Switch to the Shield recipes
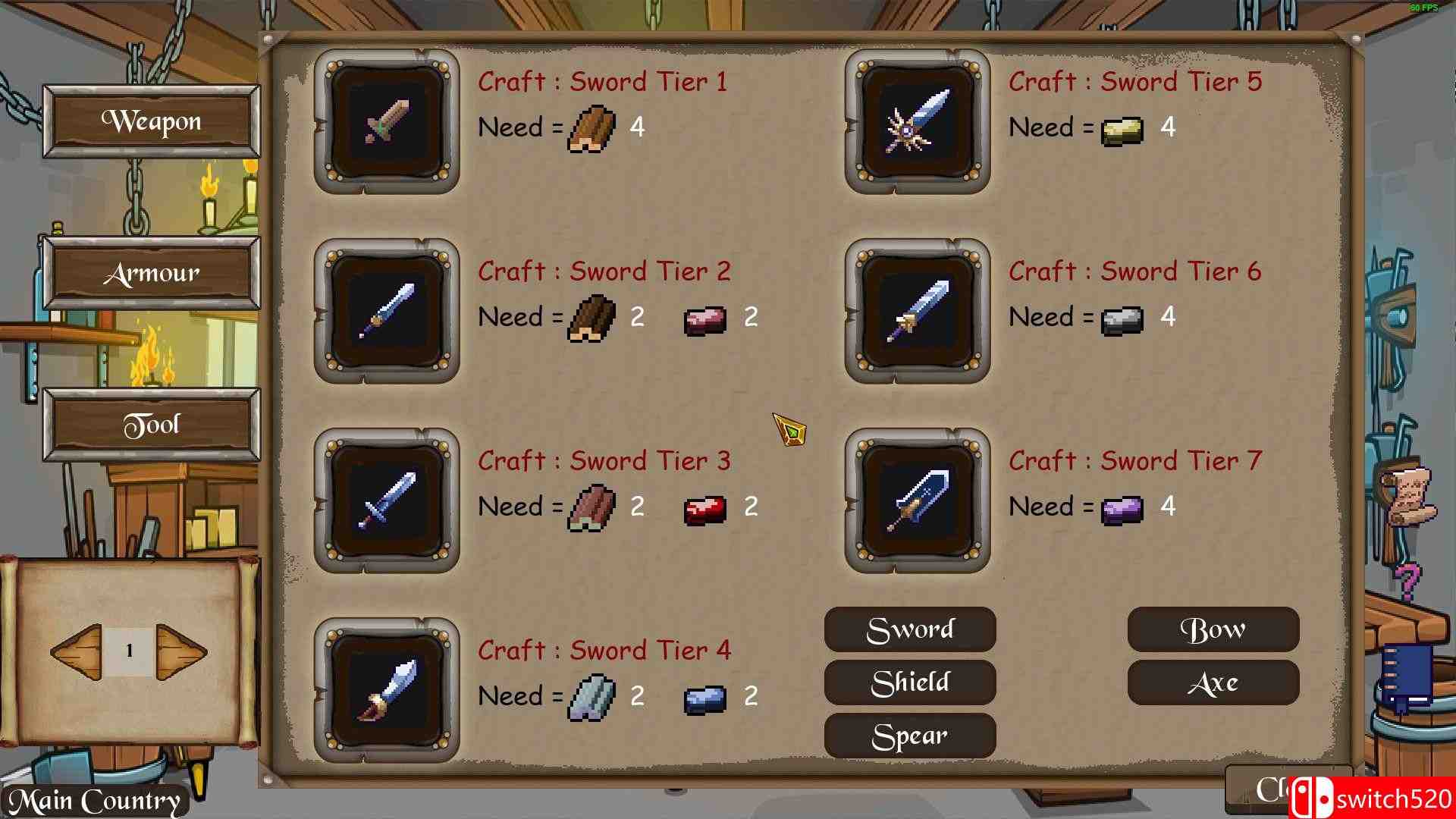 [909, 682]
